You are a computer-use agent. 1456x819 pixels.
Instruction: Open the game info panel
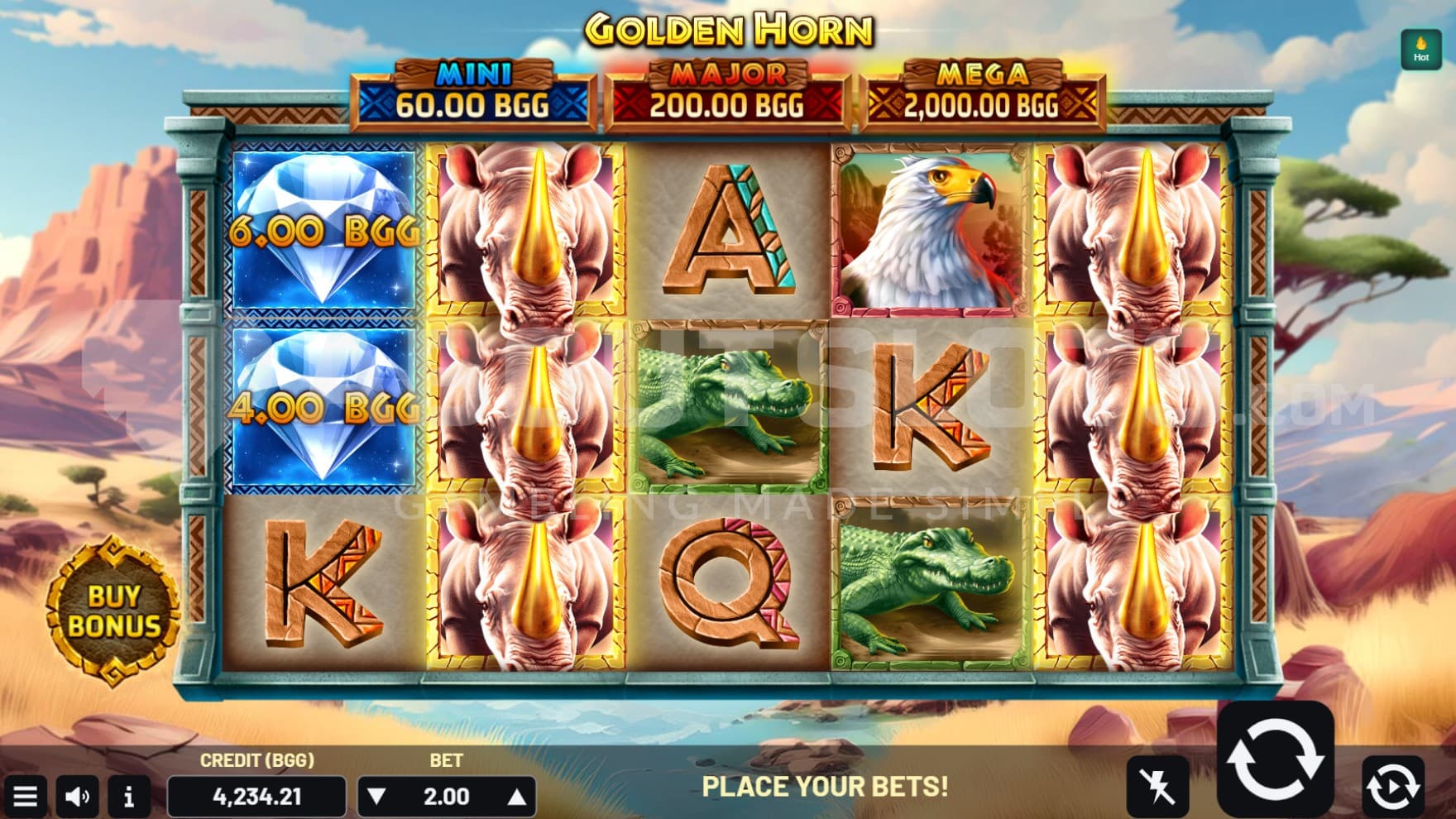click(128, 797)
